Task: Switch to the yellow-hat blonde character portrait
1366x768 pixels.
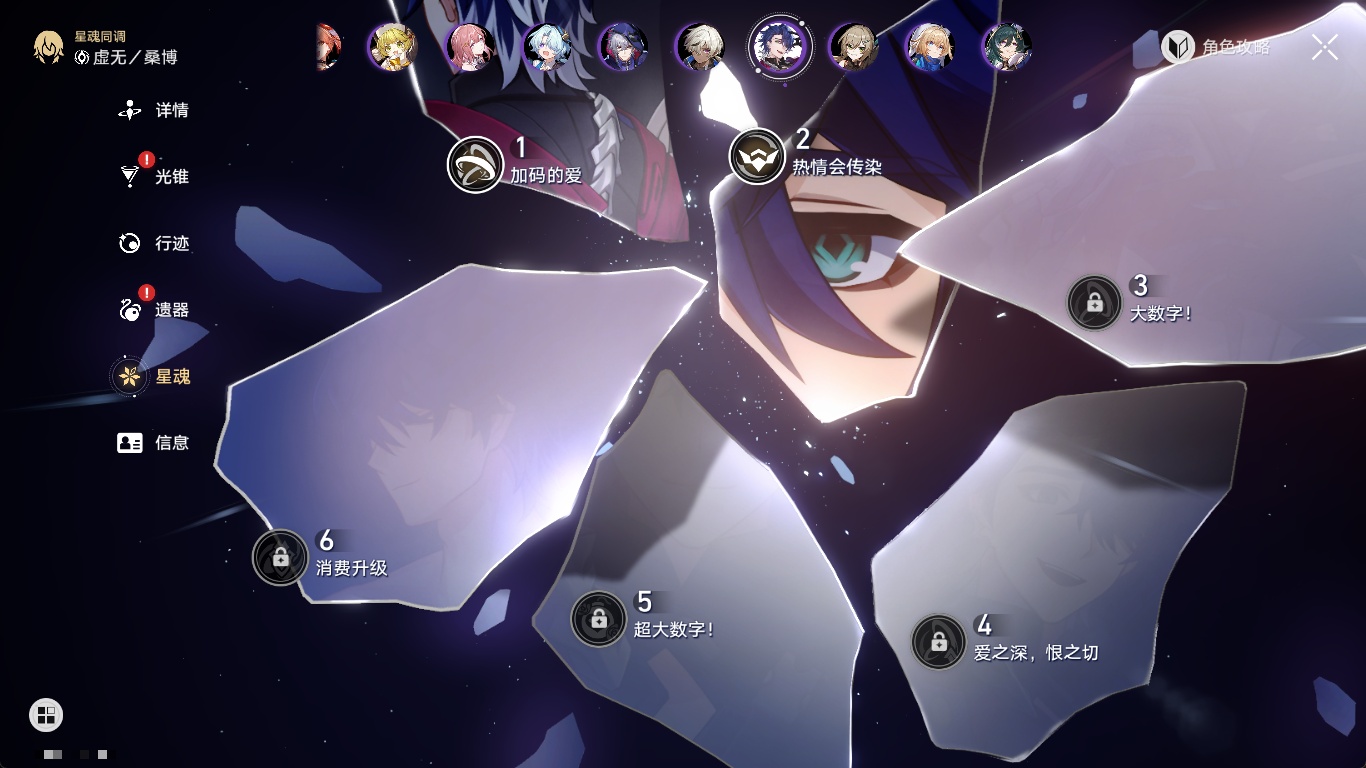Action: click(392, 46)
